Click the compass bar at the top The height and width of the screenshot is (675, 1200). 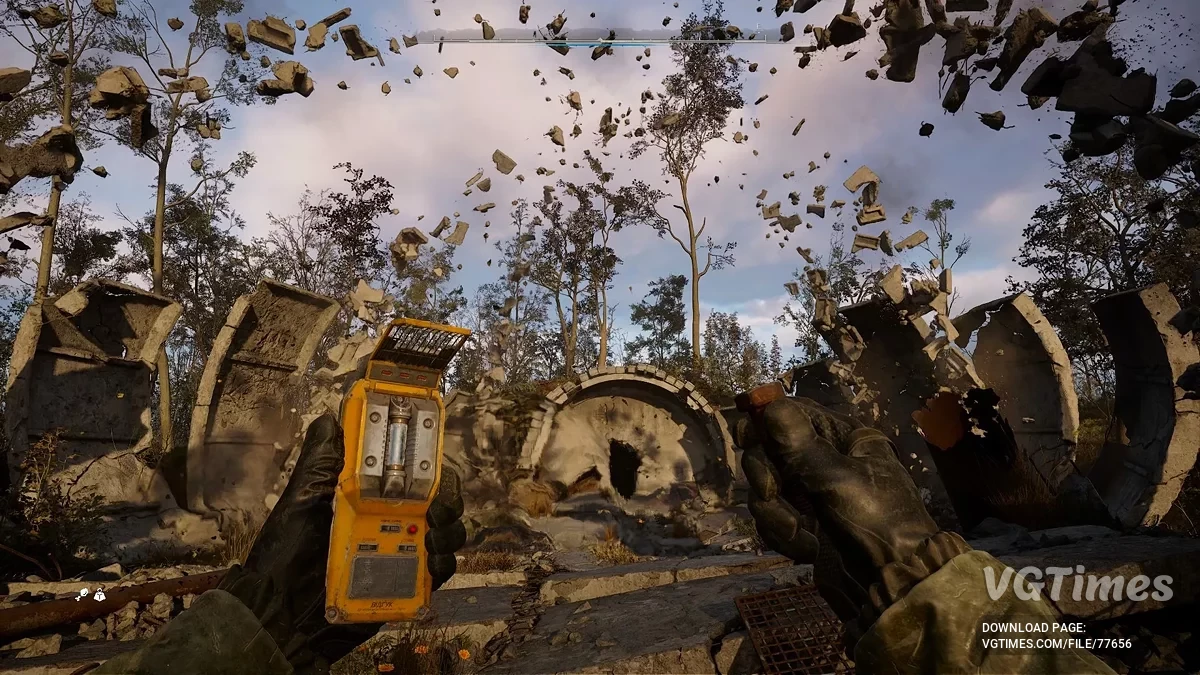[x=598, y=40]
